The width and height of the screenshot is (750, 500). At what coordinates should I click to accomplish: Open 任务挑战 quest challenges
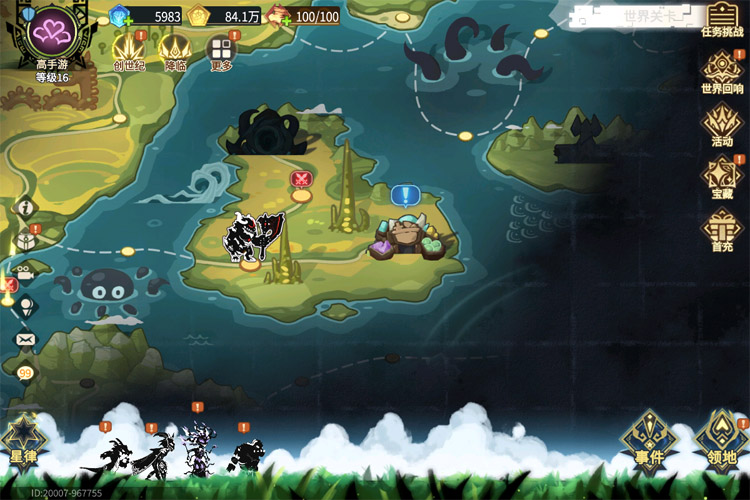point(722,20)
